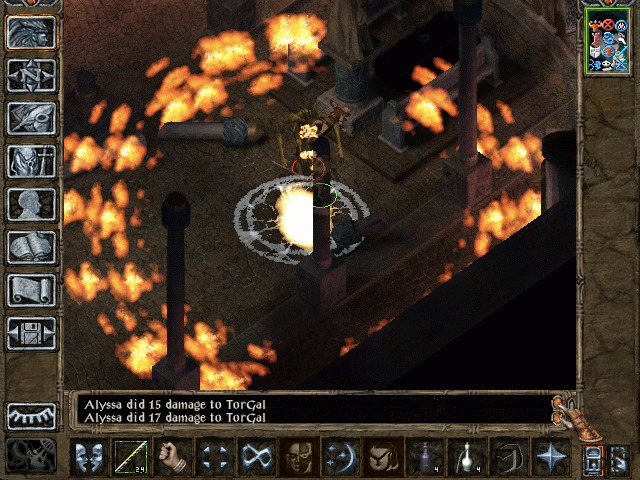Open the inventory armor and sword button
Screen dimensions: 640x480
[x=32, y=159]
